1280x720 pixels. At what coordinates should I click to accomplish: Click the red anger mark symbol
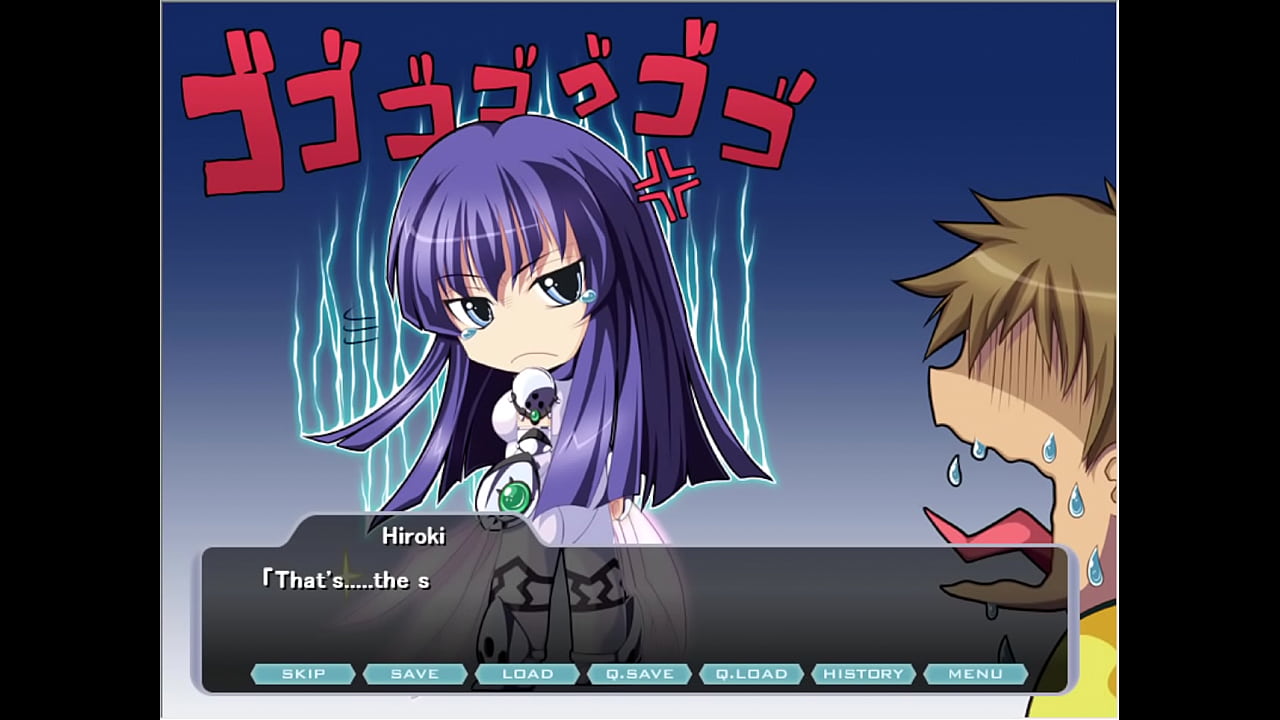point(666,187)
